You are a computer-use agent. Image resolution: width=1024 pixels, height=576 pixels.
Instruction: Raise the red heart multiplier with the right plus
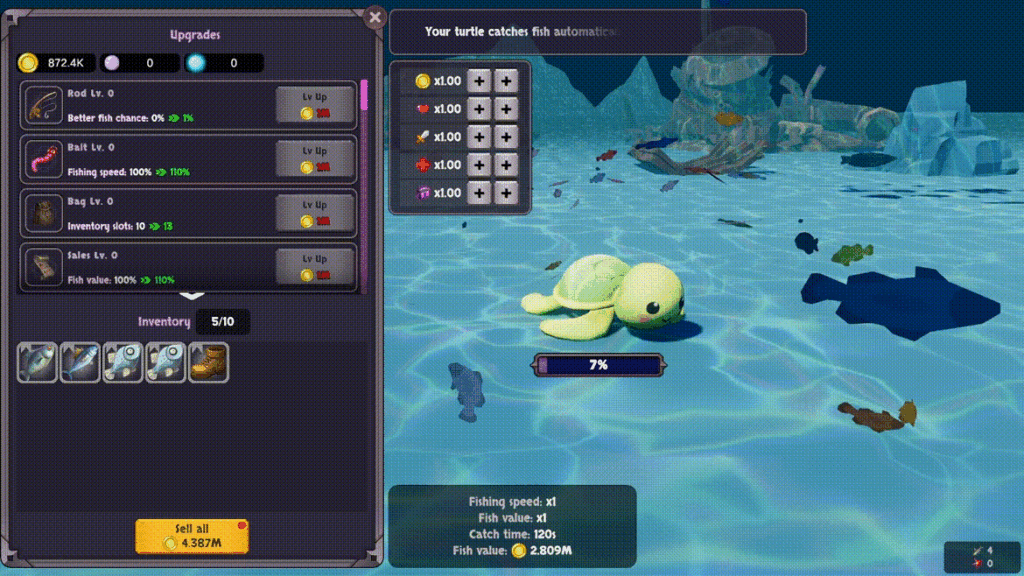507,109
